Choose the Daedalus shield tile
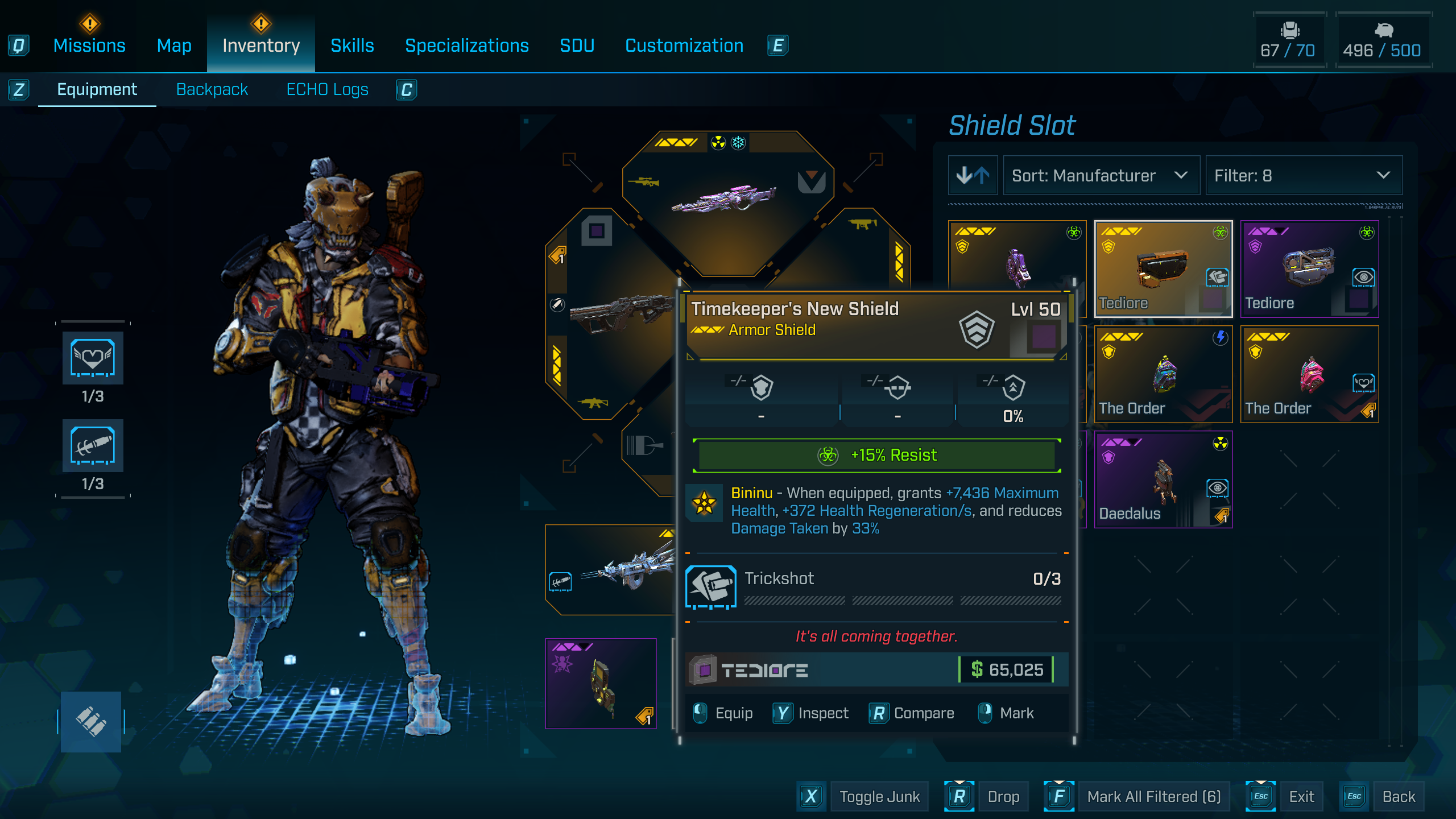 point(1163,479)
